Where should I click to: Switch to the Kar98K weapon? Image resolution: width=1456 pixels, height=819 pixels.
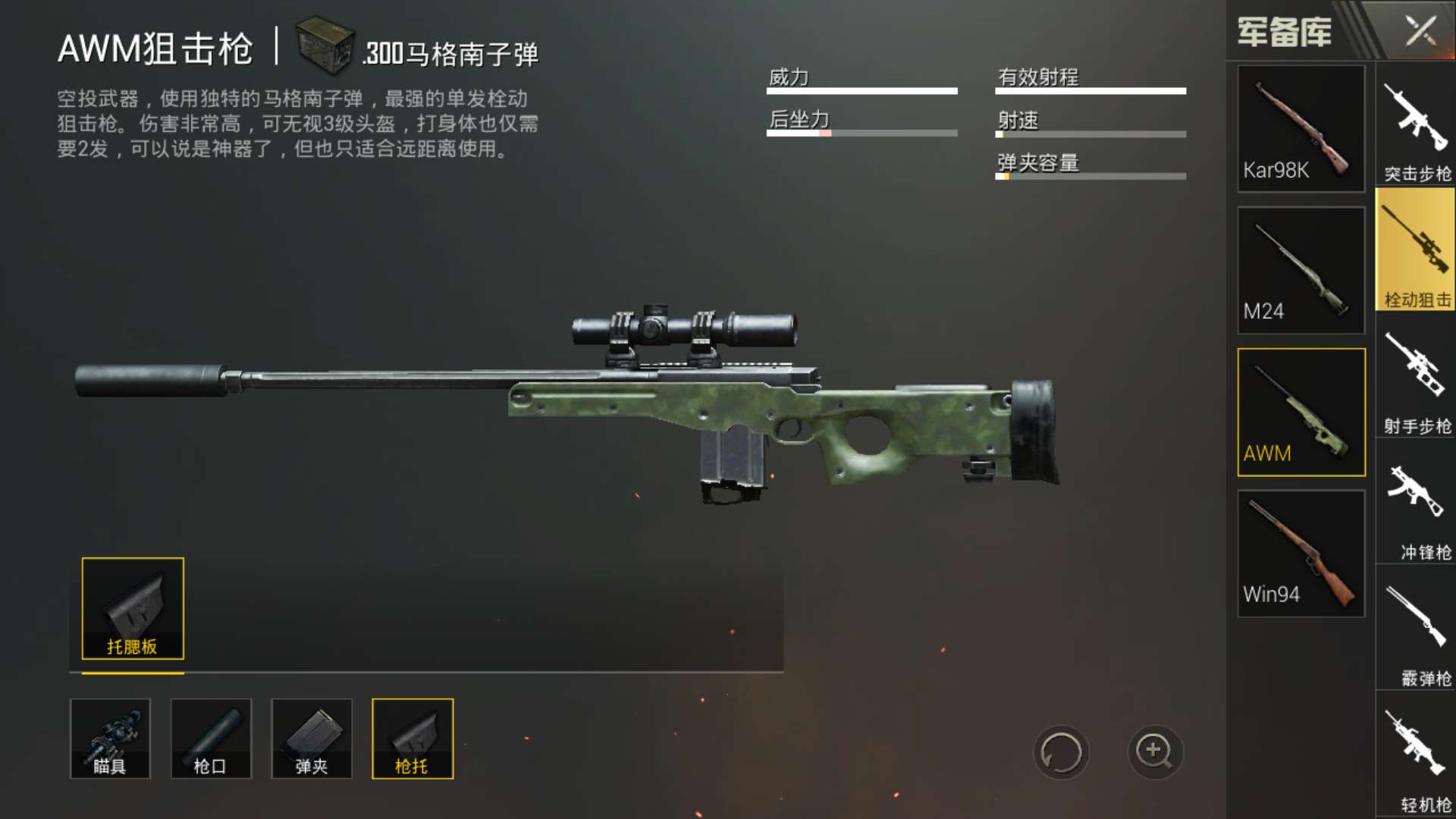(x=1300, y=129)
